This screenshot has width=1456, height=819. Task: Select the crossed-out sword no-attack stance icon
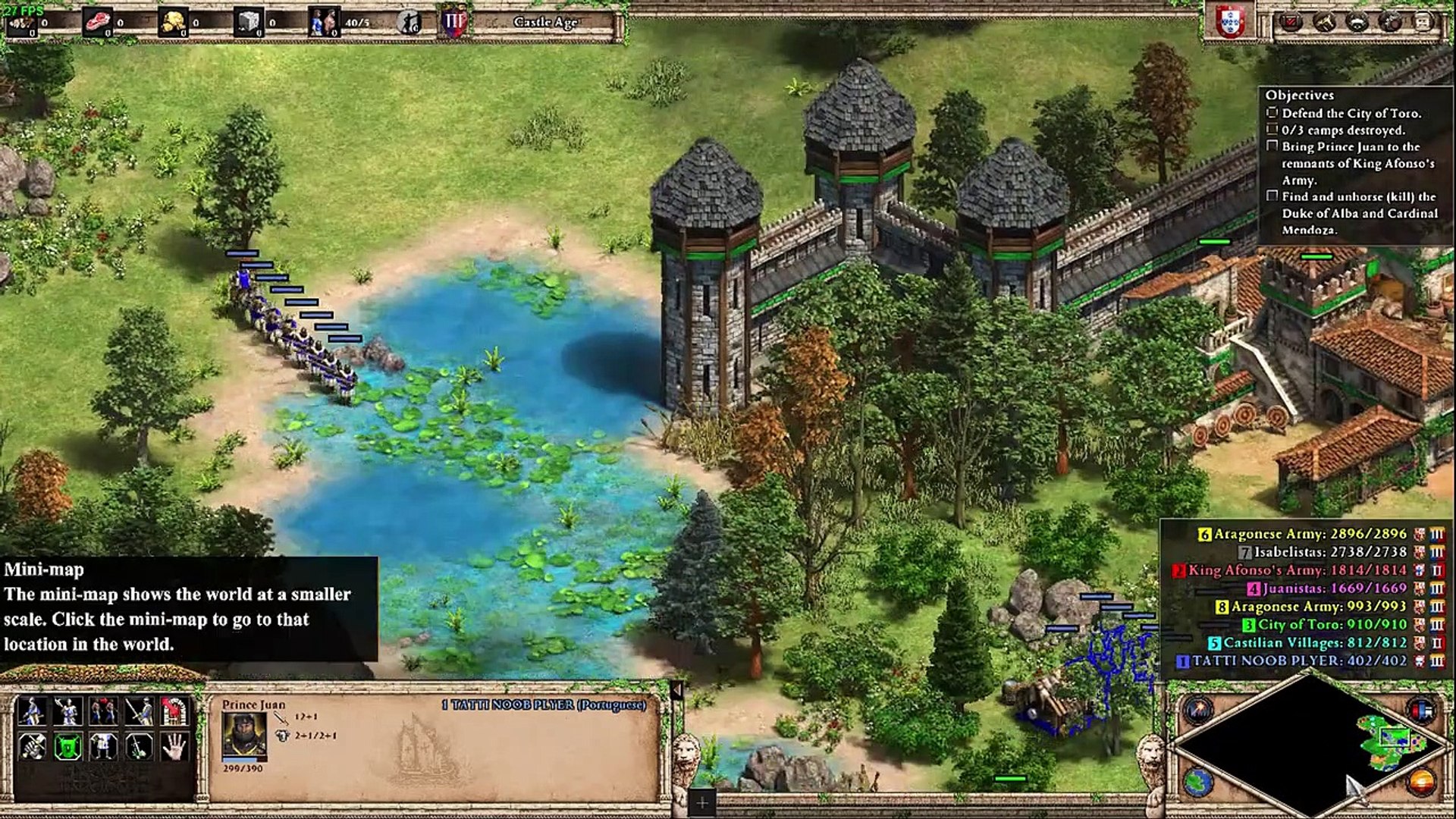pos(31,747)
